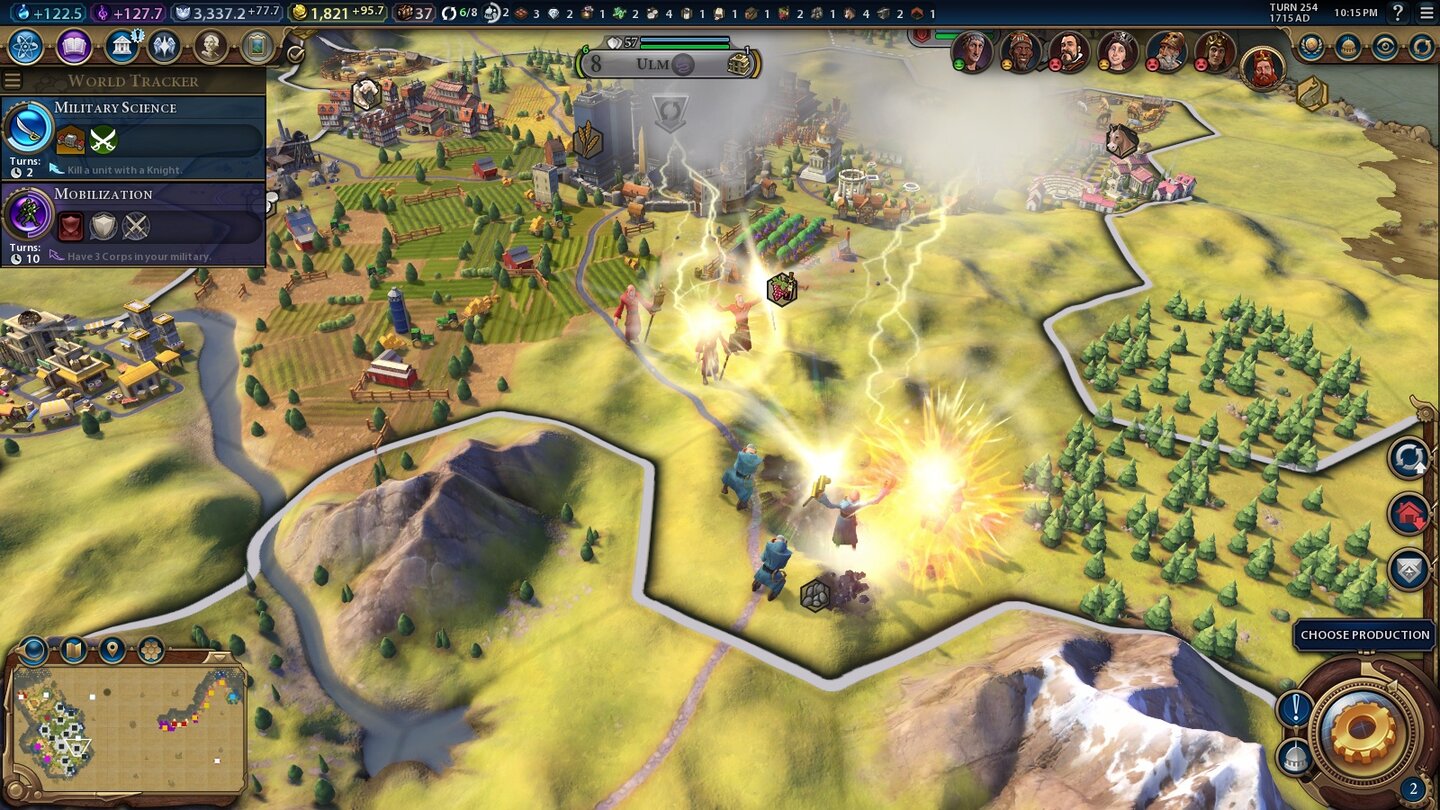This screenshot has width=1440, height=810.
Task: Open the Espionage eye icon
Action: [1385, 46]
